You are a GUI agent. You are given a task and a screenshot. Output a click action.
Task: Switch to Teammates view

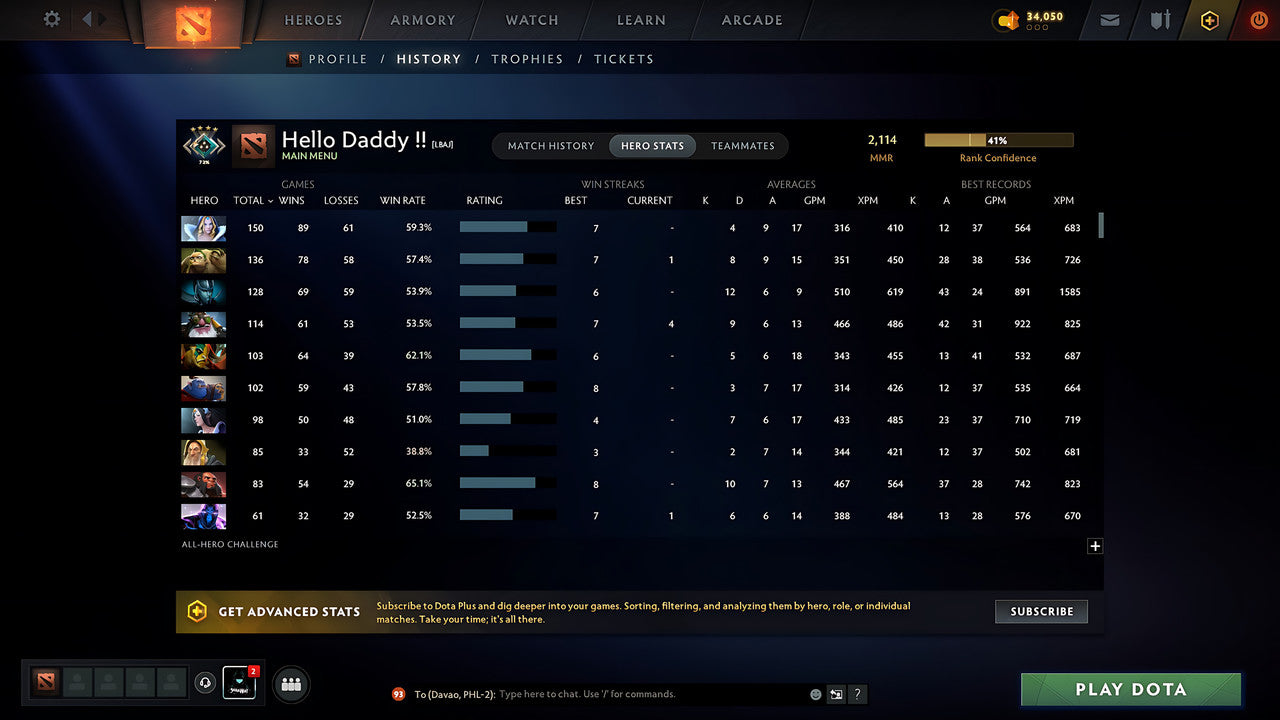pos(743,145)
